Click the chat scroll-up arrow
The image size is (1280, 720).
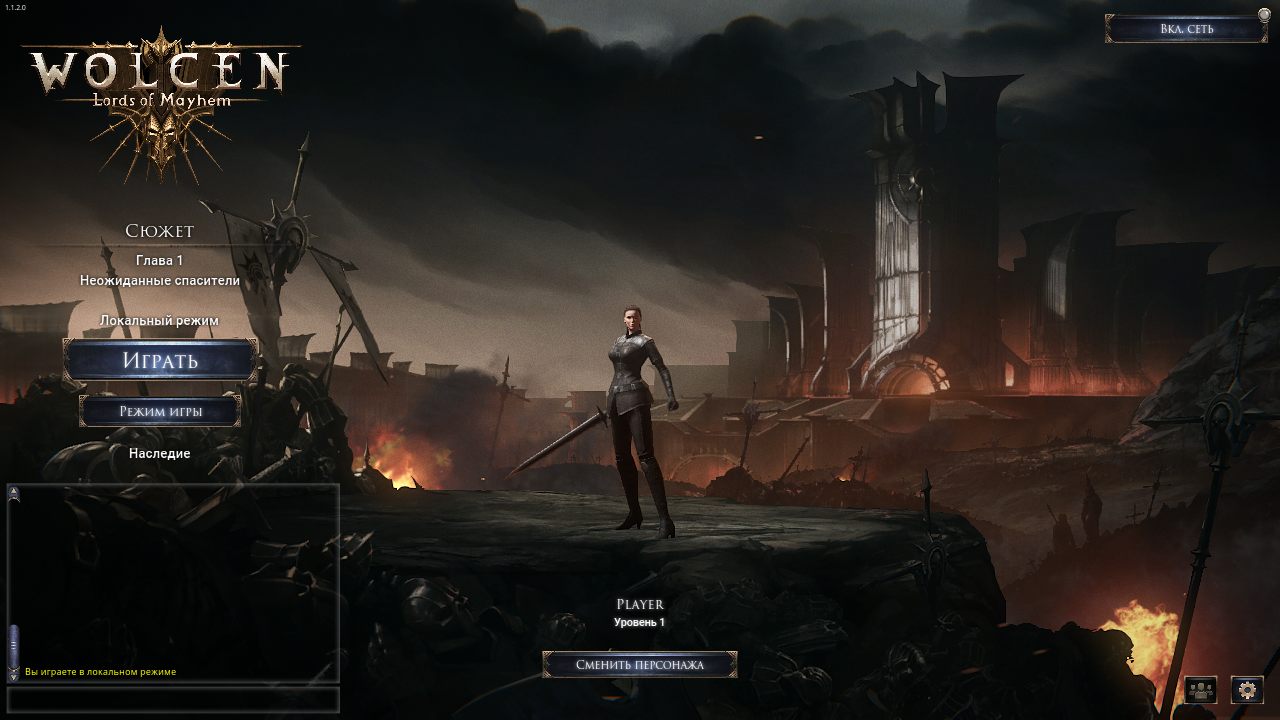pos(13,490)
